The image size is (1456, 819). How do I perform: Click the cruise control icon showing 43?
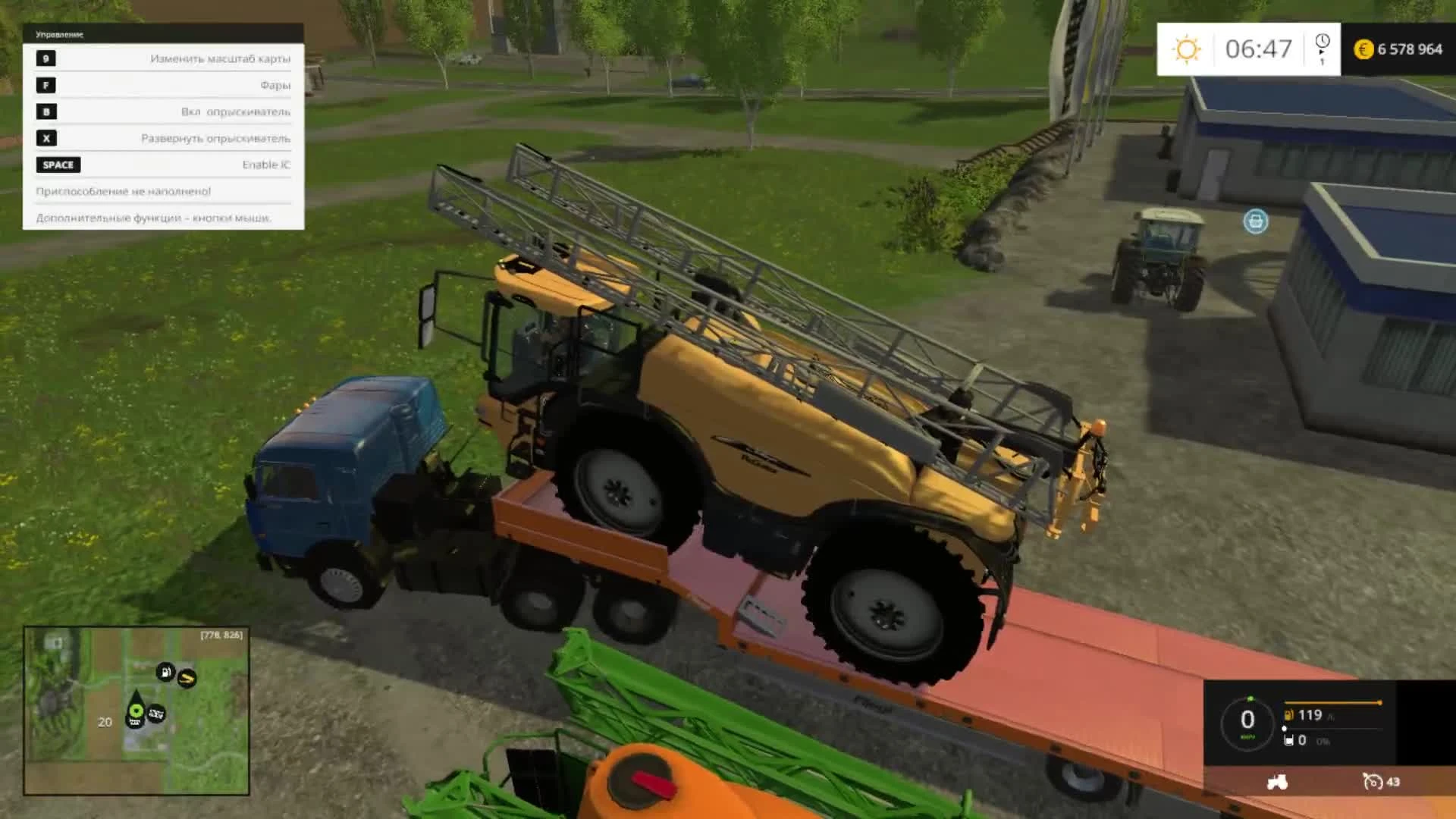(1374, 782)
